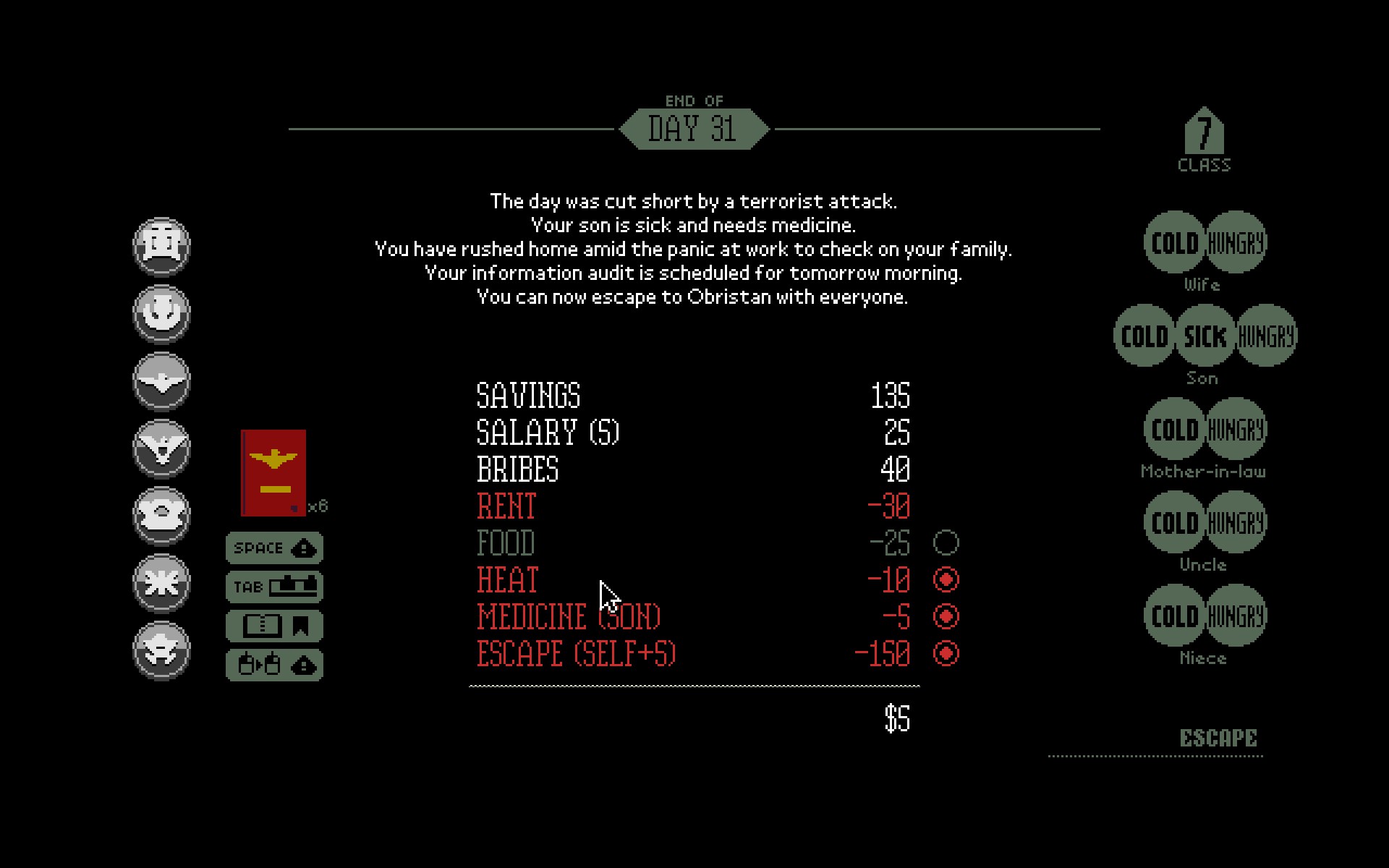The image size is (1389, 868).
Task: Toggle the MEDICINE (SON) purchase off
Action: coord(948,617)
